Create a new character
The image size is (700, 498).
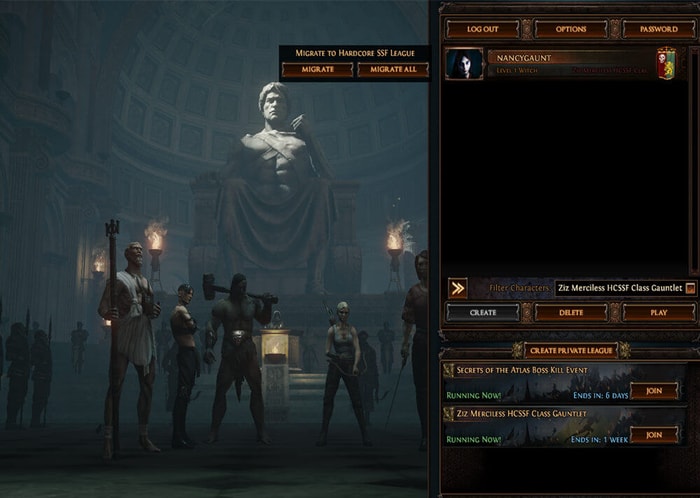pyautogui.click(x=482, y=312)
